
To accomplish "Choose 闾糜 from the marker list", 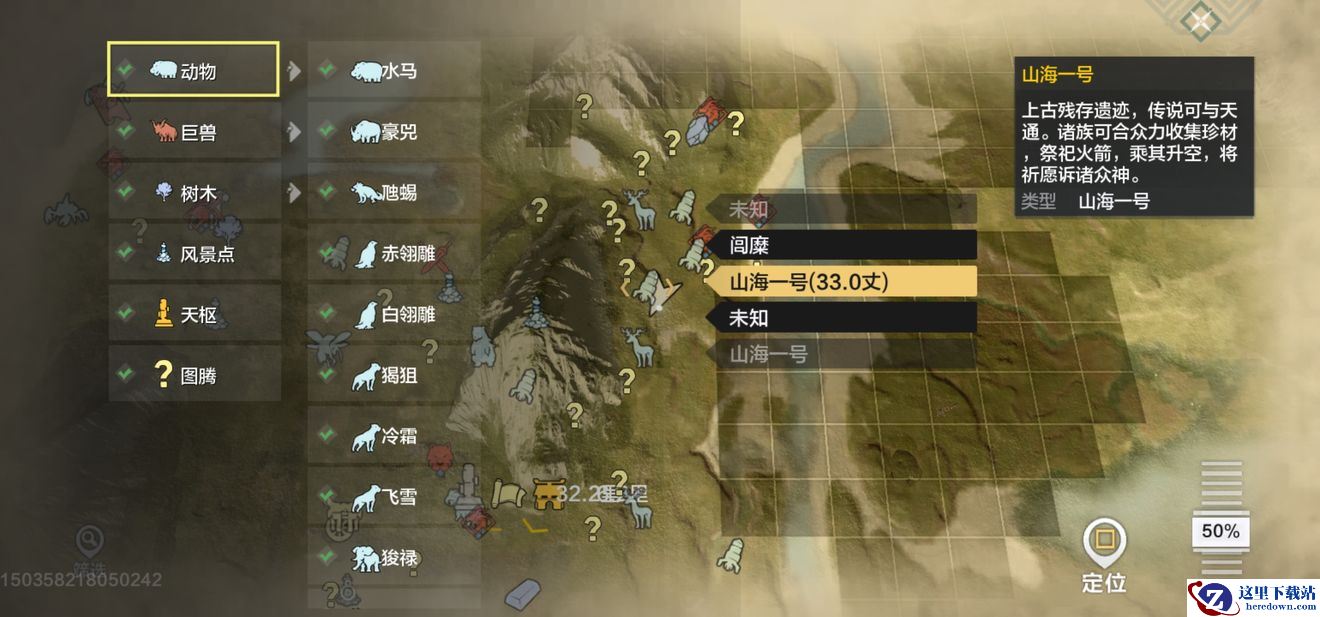I will point(841,245).
